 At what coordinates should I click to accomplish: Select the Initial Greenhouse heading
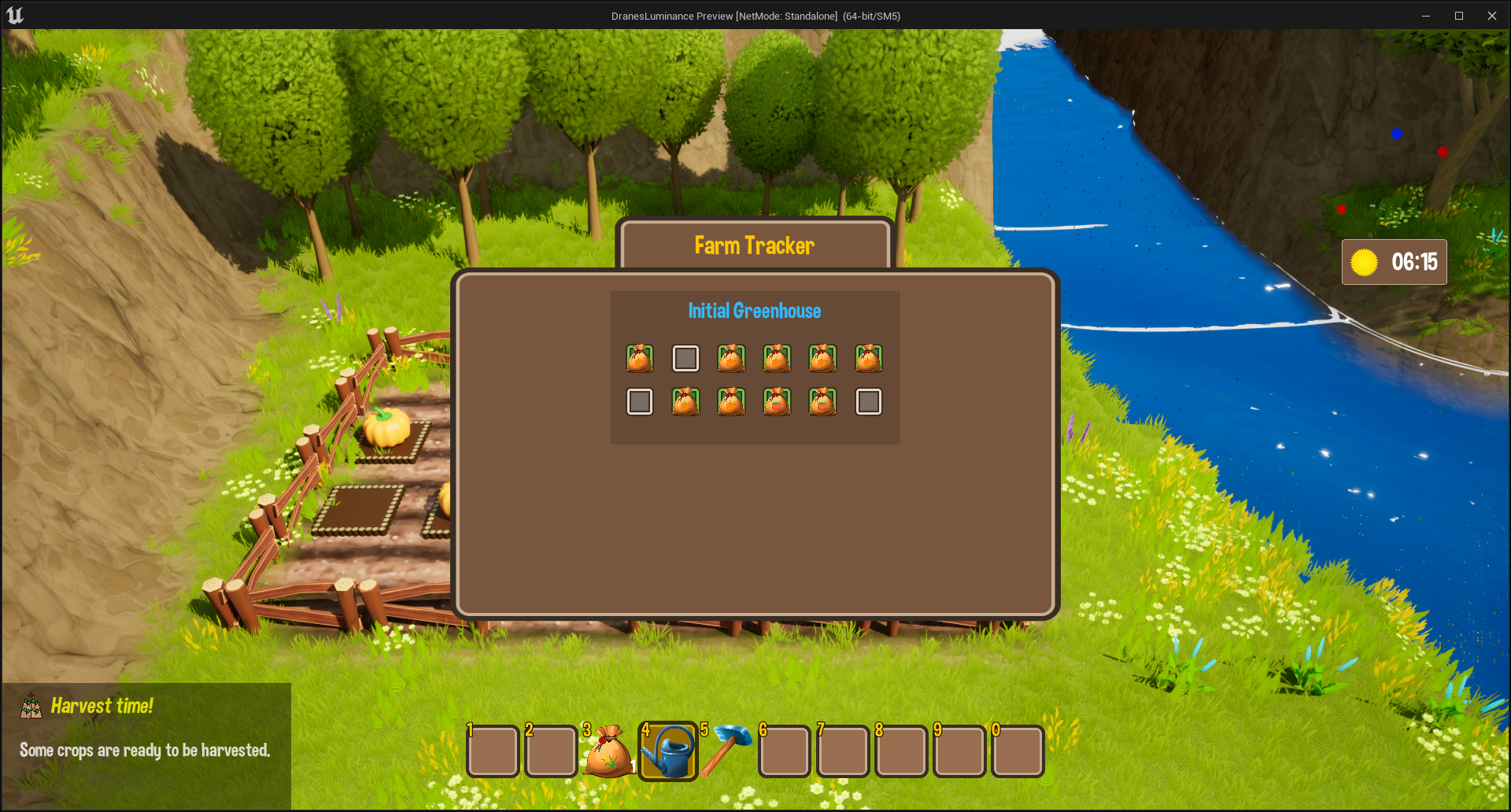point(754,311)
